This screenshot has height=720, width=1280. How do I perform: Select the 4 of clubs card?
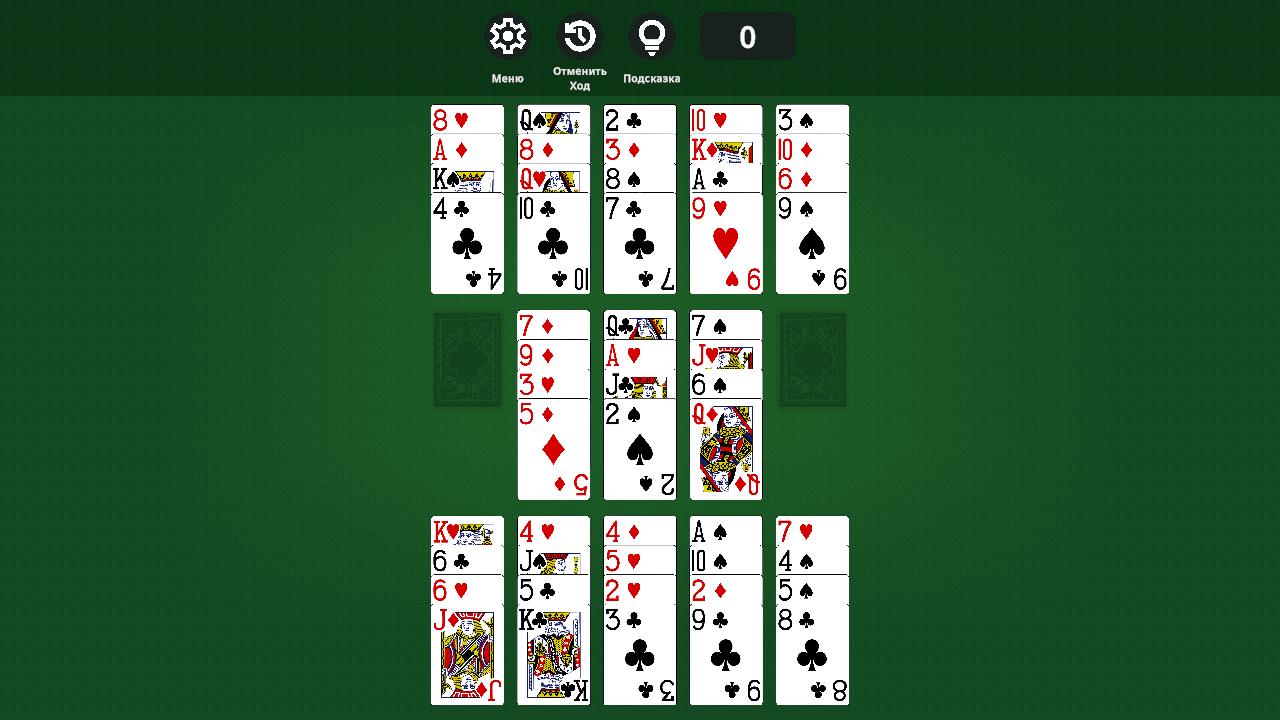click(x=467, y=245)
